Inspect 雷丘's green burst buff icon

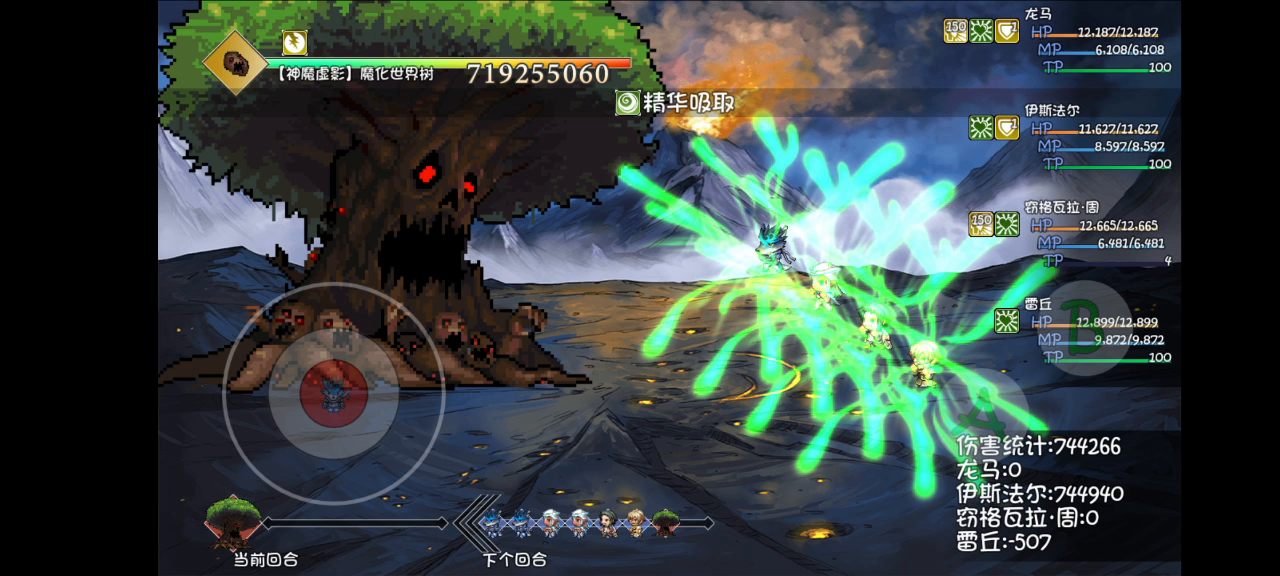tap(1007, 321)
